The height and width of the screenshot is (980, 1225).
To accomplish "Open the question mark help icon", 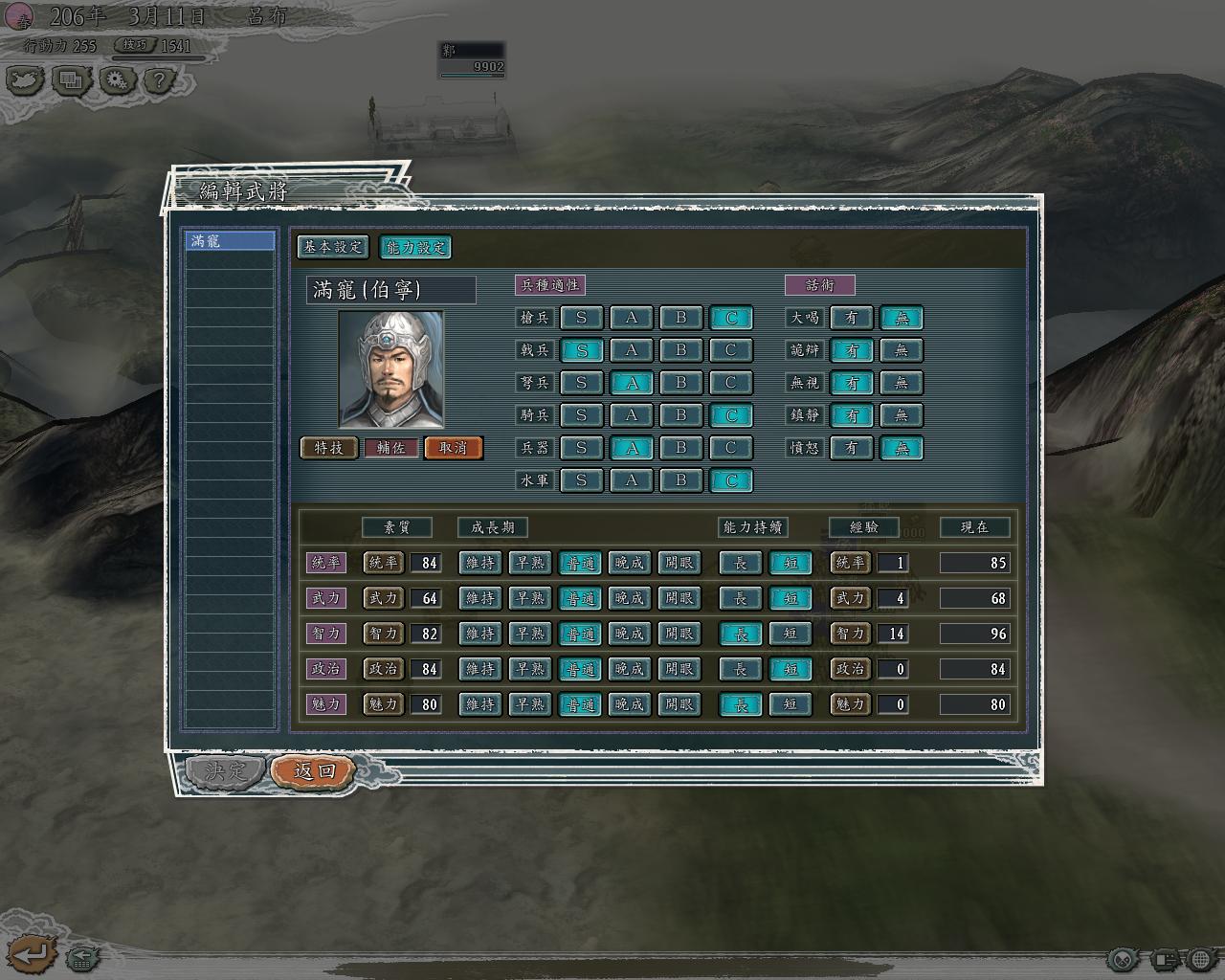I will coord(160,80).
